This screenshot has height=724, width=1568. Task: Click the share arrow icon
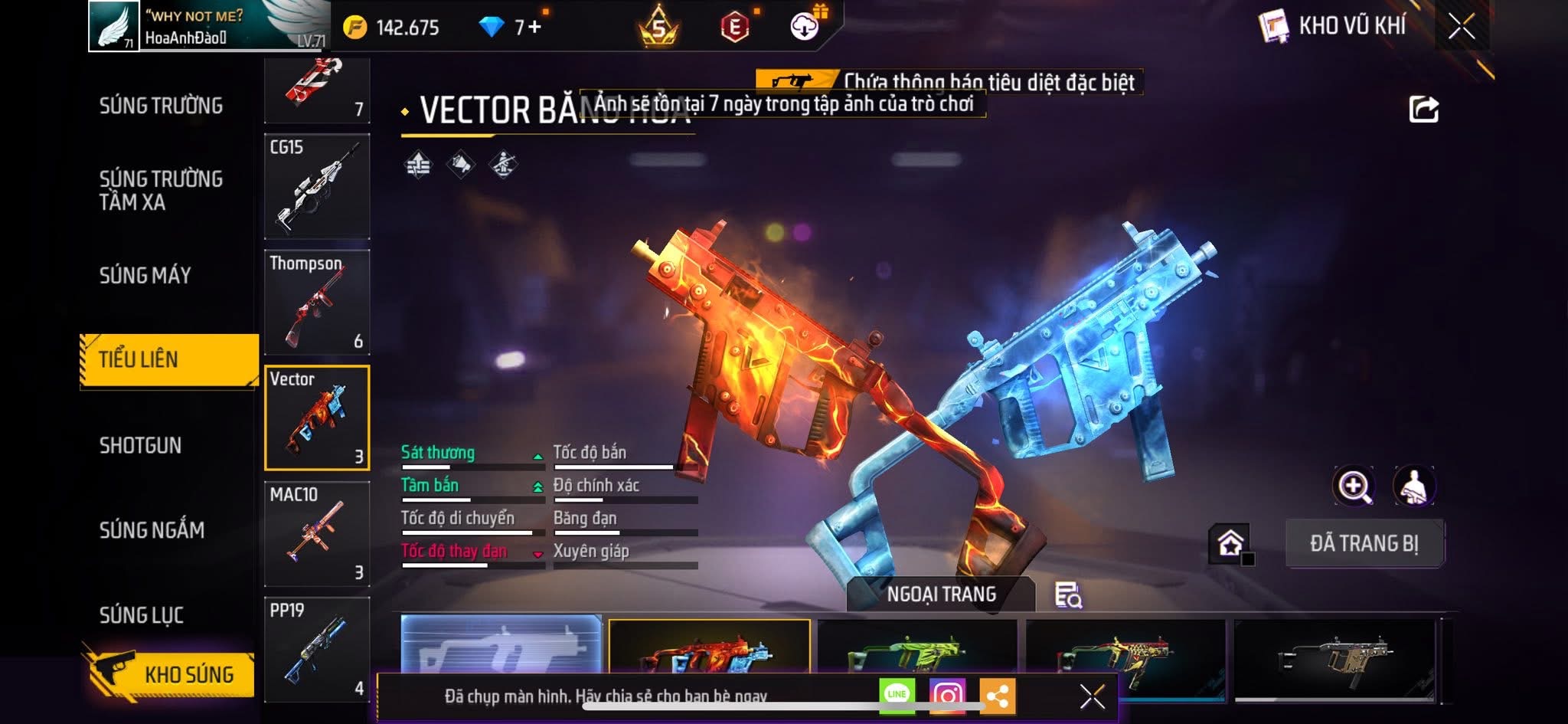coord(1423,110)
